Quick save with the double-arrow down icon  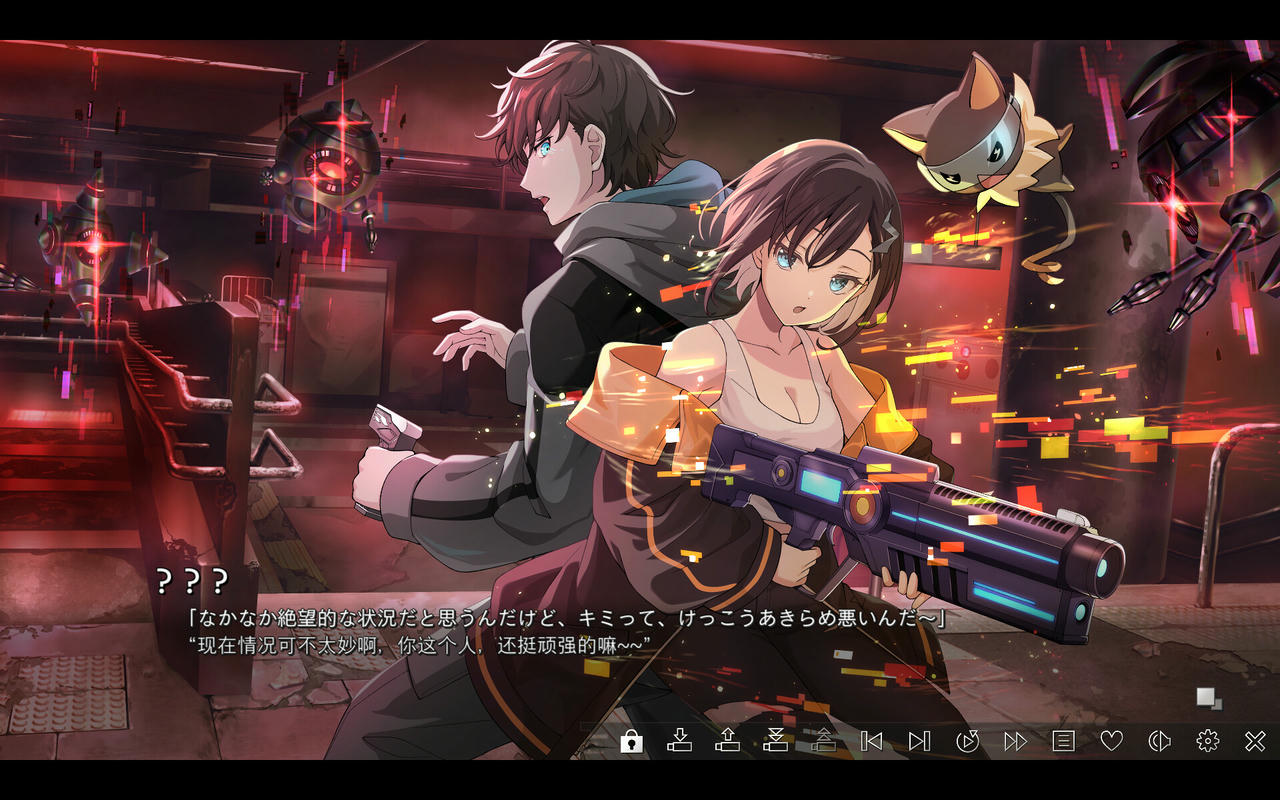coord(775,741)
